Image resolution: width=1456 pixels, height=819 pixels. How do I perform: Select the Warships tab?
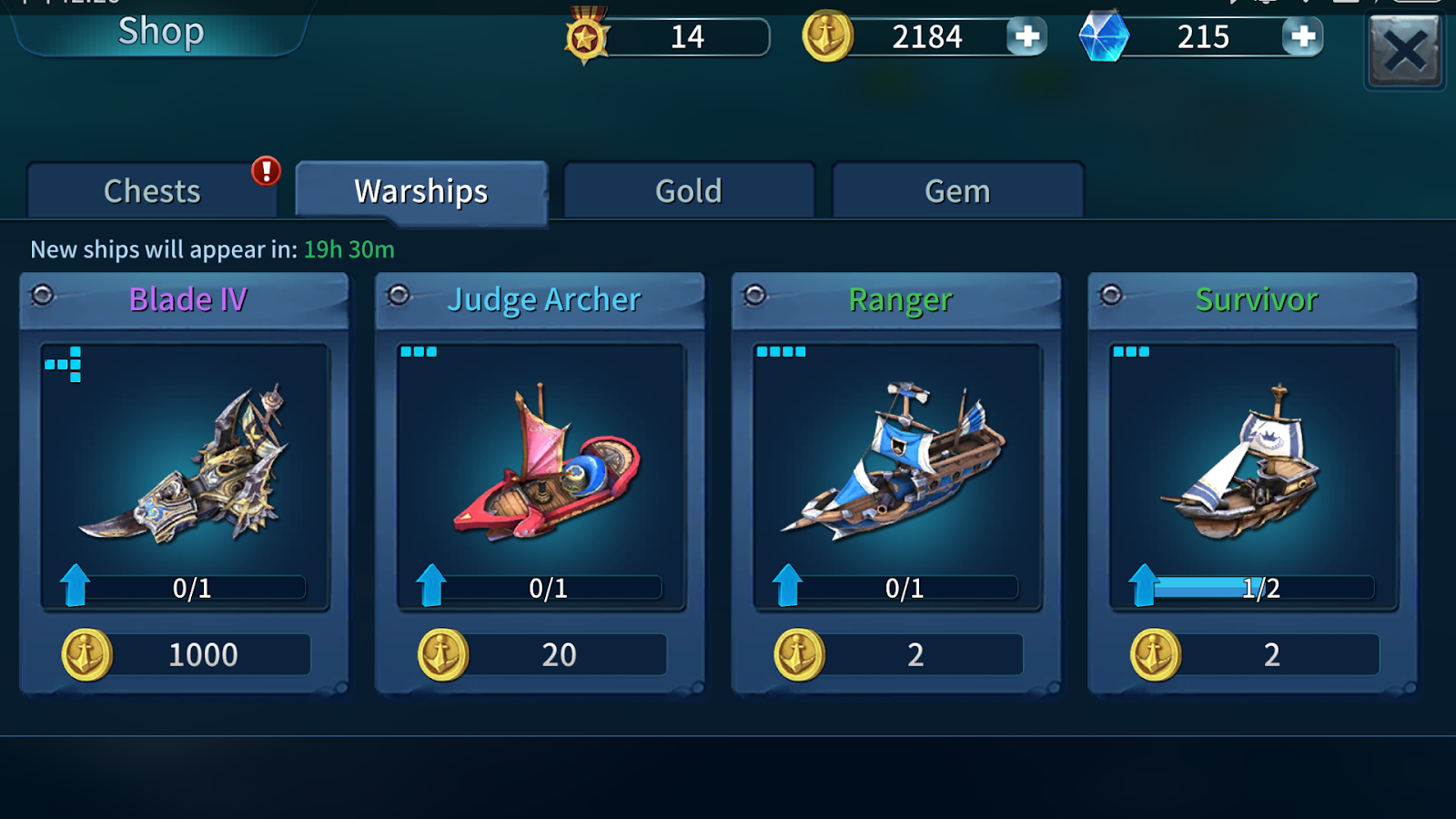[x=421, y=191]
